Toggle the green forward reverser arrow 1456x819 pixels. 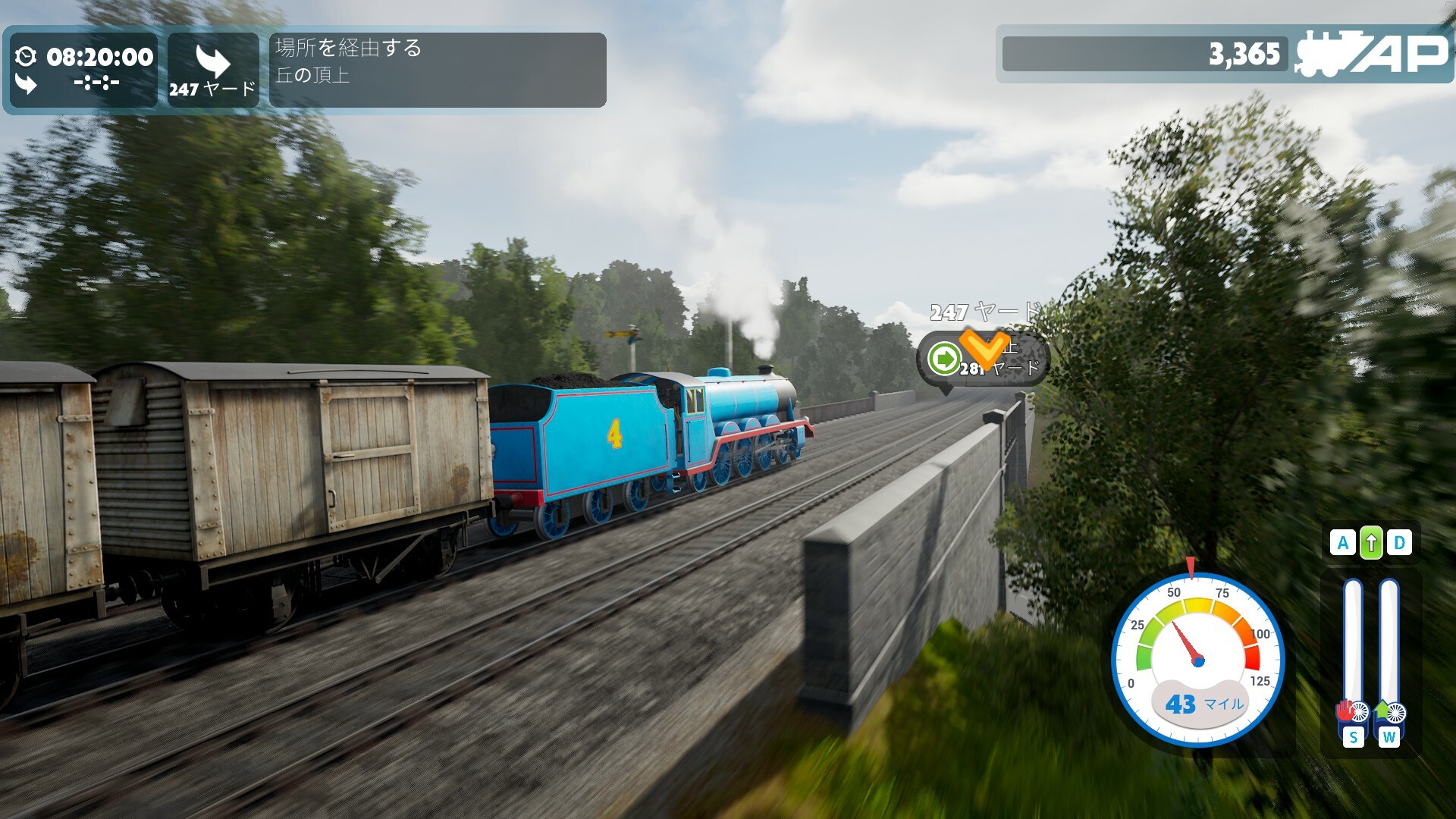point(1370,543)
